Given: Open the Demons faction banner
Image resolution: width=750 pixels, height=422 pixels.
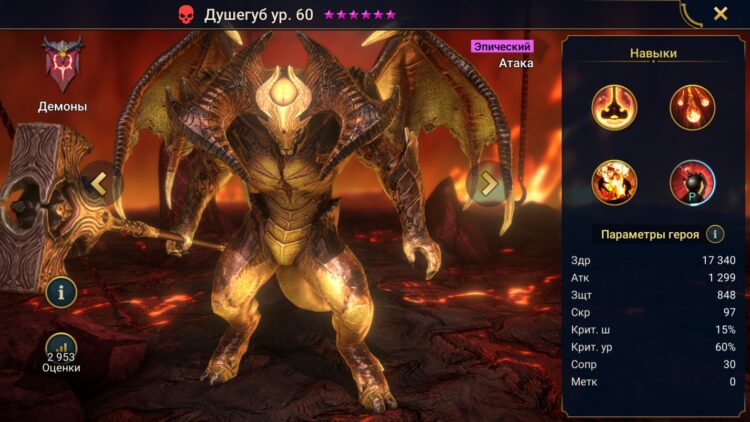Looking at the screenshot, I should pos(62,66).
